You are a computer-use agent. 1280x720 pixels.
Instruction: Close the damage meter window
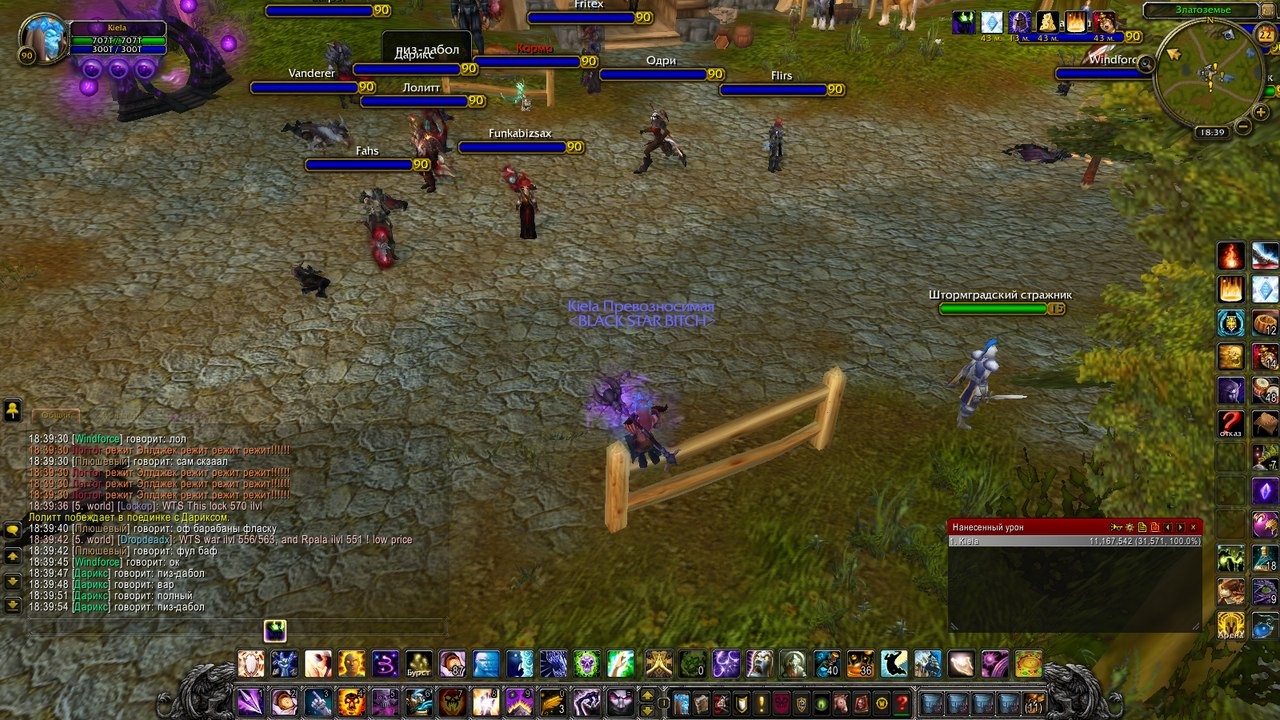pyautogui.click(x=1193, y=527)
